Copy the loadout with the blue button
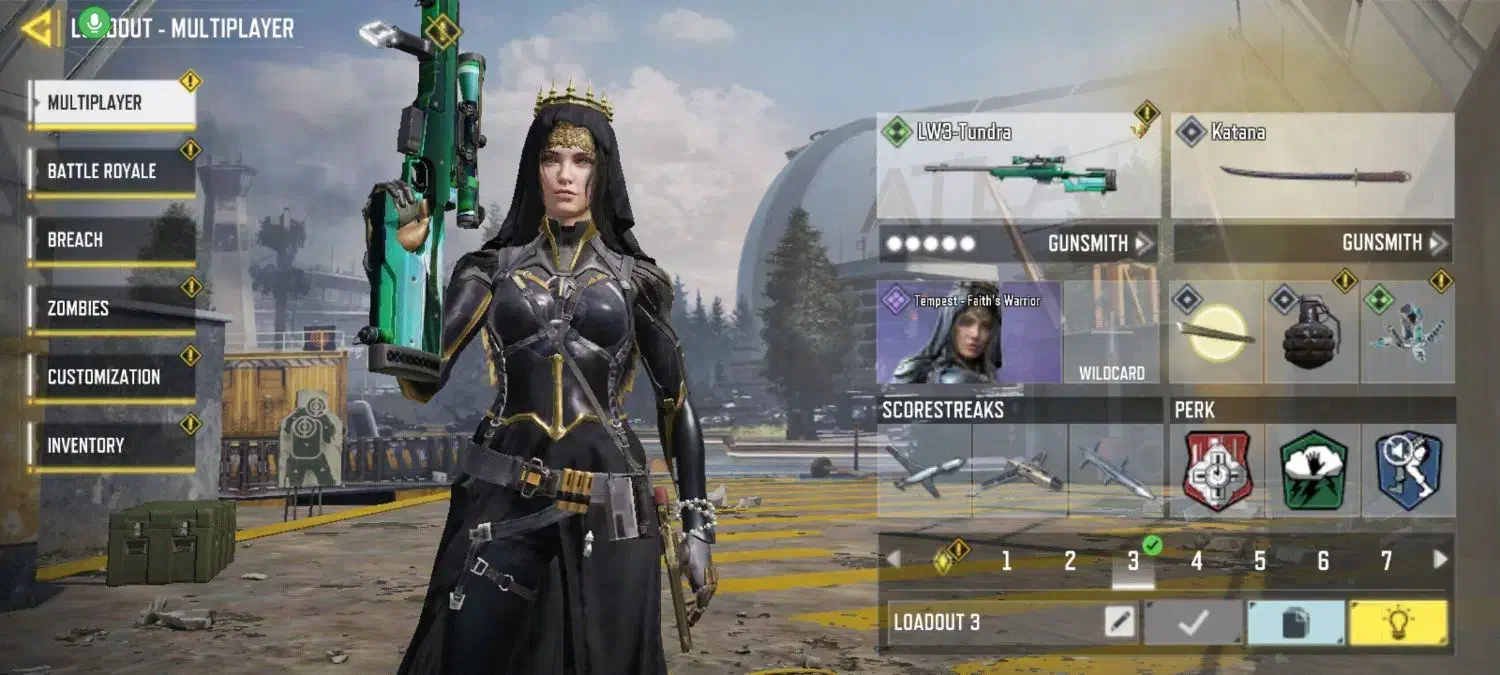 tap(1295, 622)
